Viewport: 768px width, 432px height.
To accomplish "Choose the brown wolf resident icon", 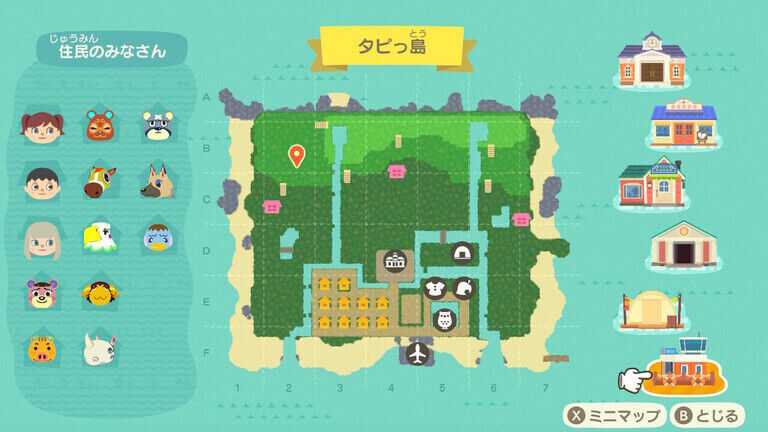I will point(157,182).
